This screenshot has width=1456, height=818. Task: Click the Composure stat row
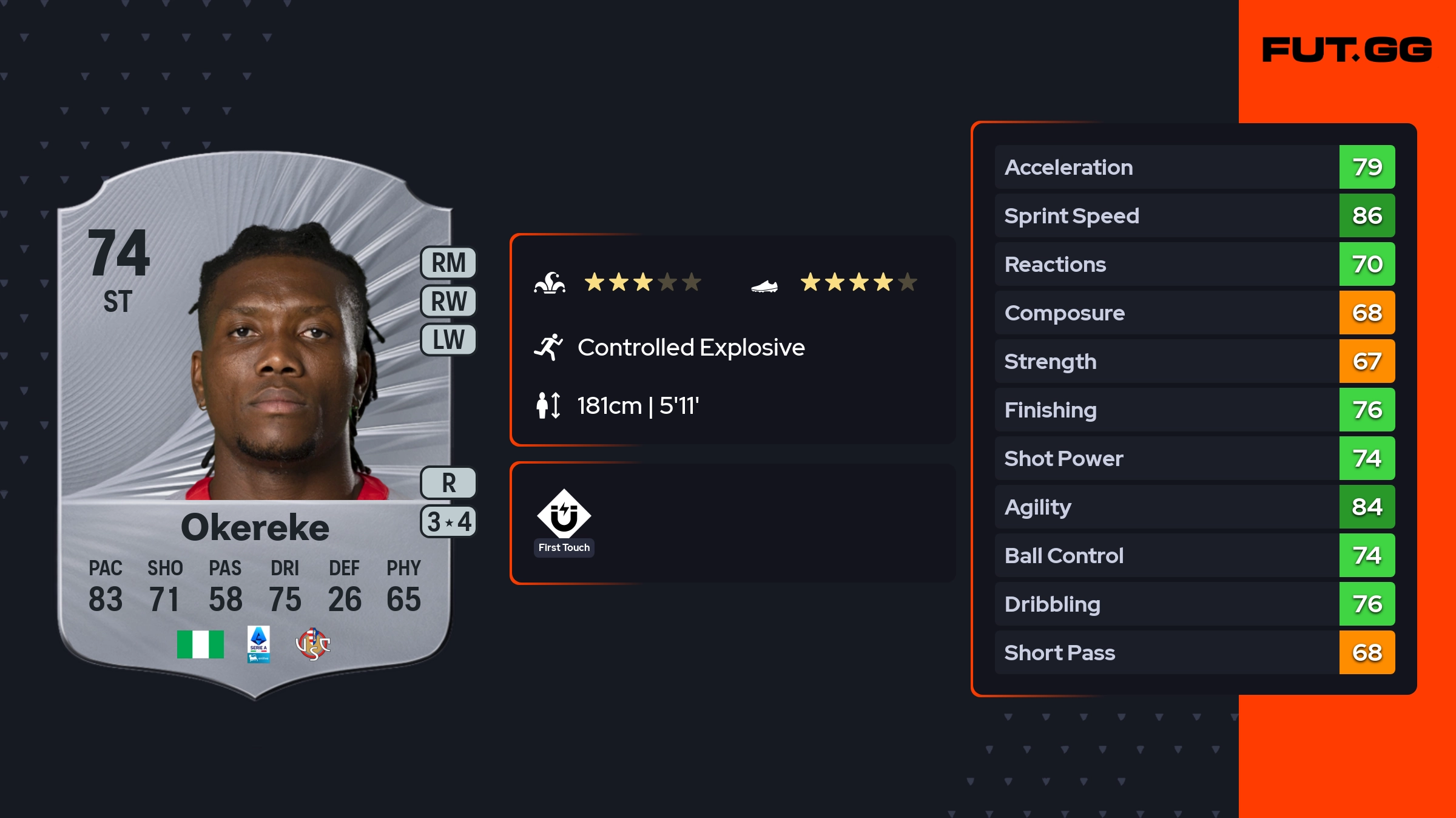pyautogui.click(x=1194, y=313)
